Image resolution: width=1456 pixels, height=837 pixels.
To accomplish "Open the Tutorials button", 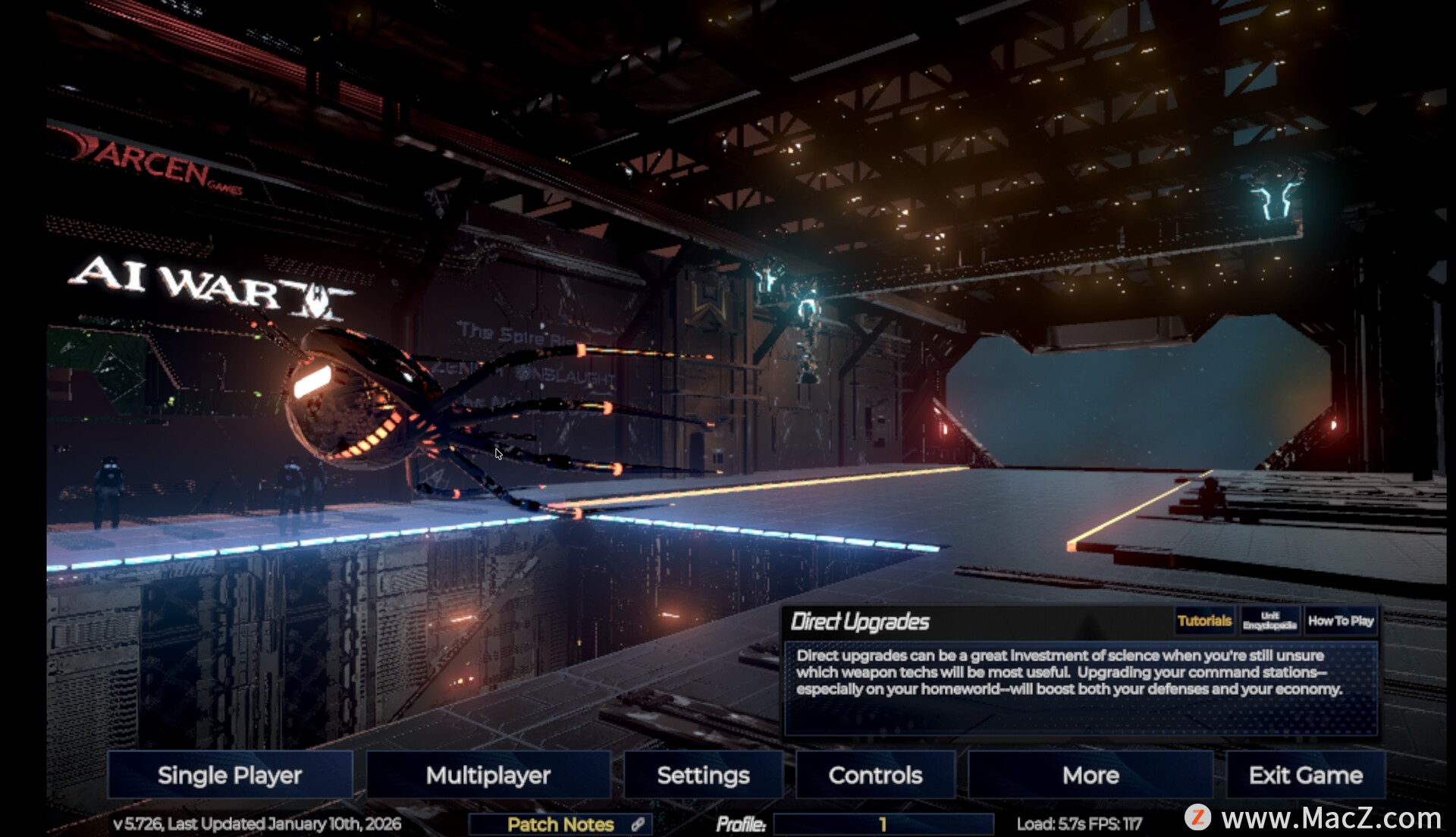I will pos(1204,621).
